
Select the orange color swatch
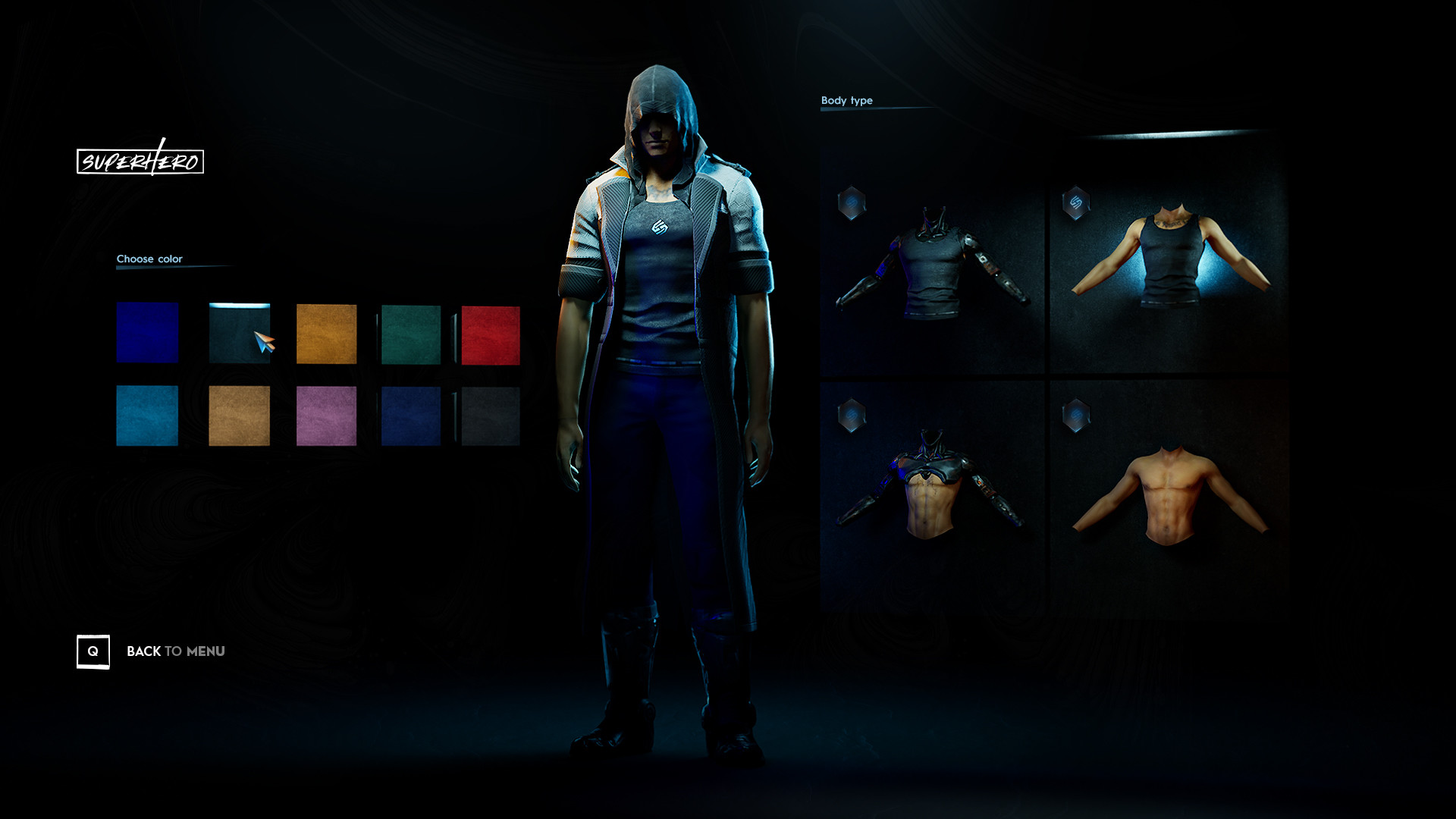(326, 332)
